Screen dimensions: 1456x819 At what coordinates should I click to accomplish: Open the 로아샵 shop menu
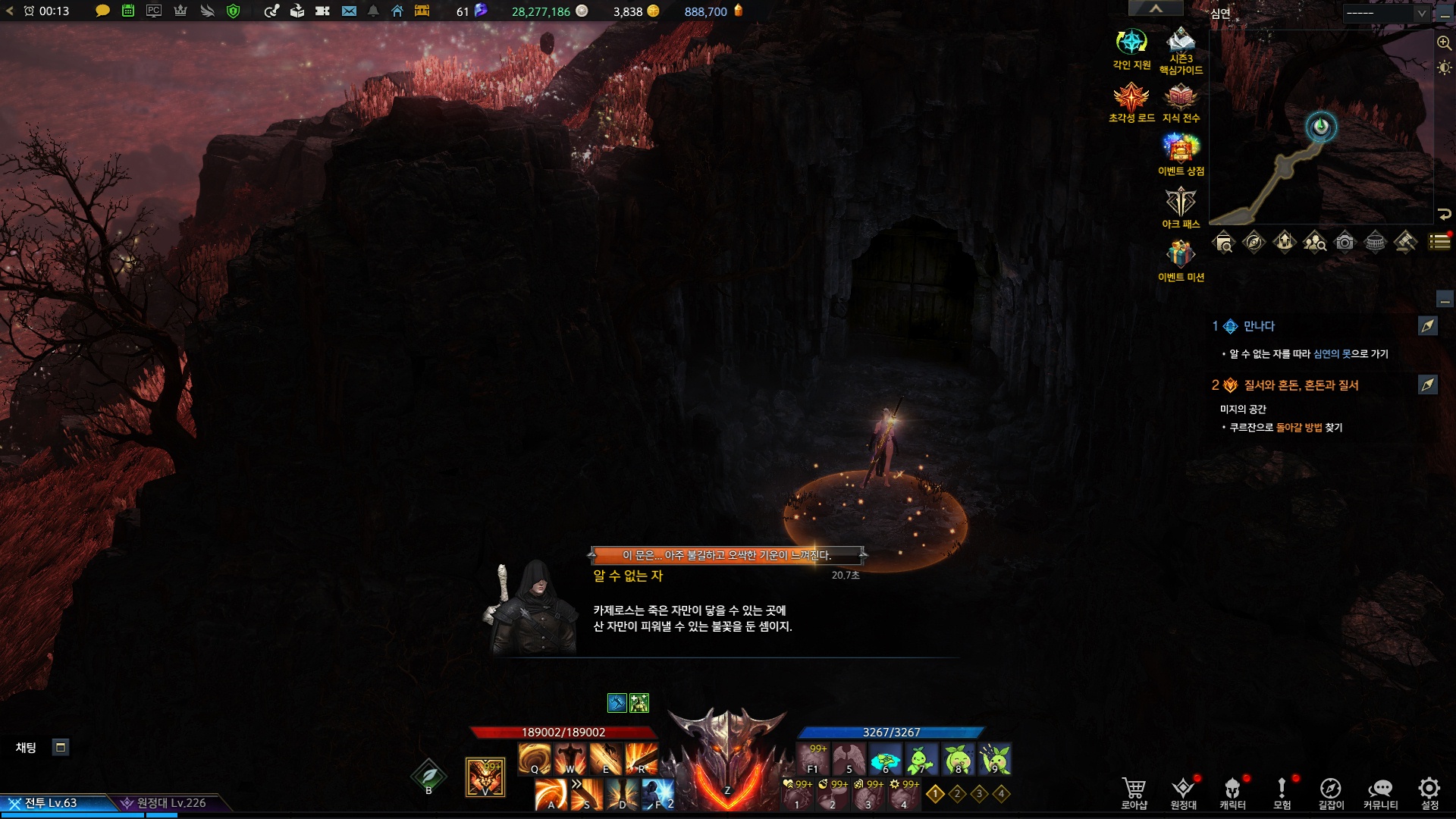coord(1134,792)
